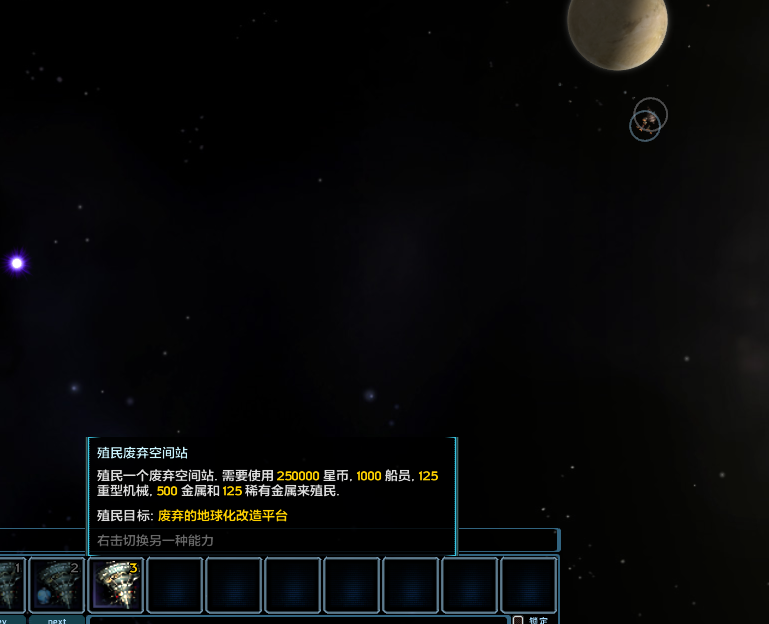Image resolution: width=769 pixels, height=624 pixels.
Task: Select the station ability in hotbar slot 2
Action: pyautogui.click(x=57, y=585)
